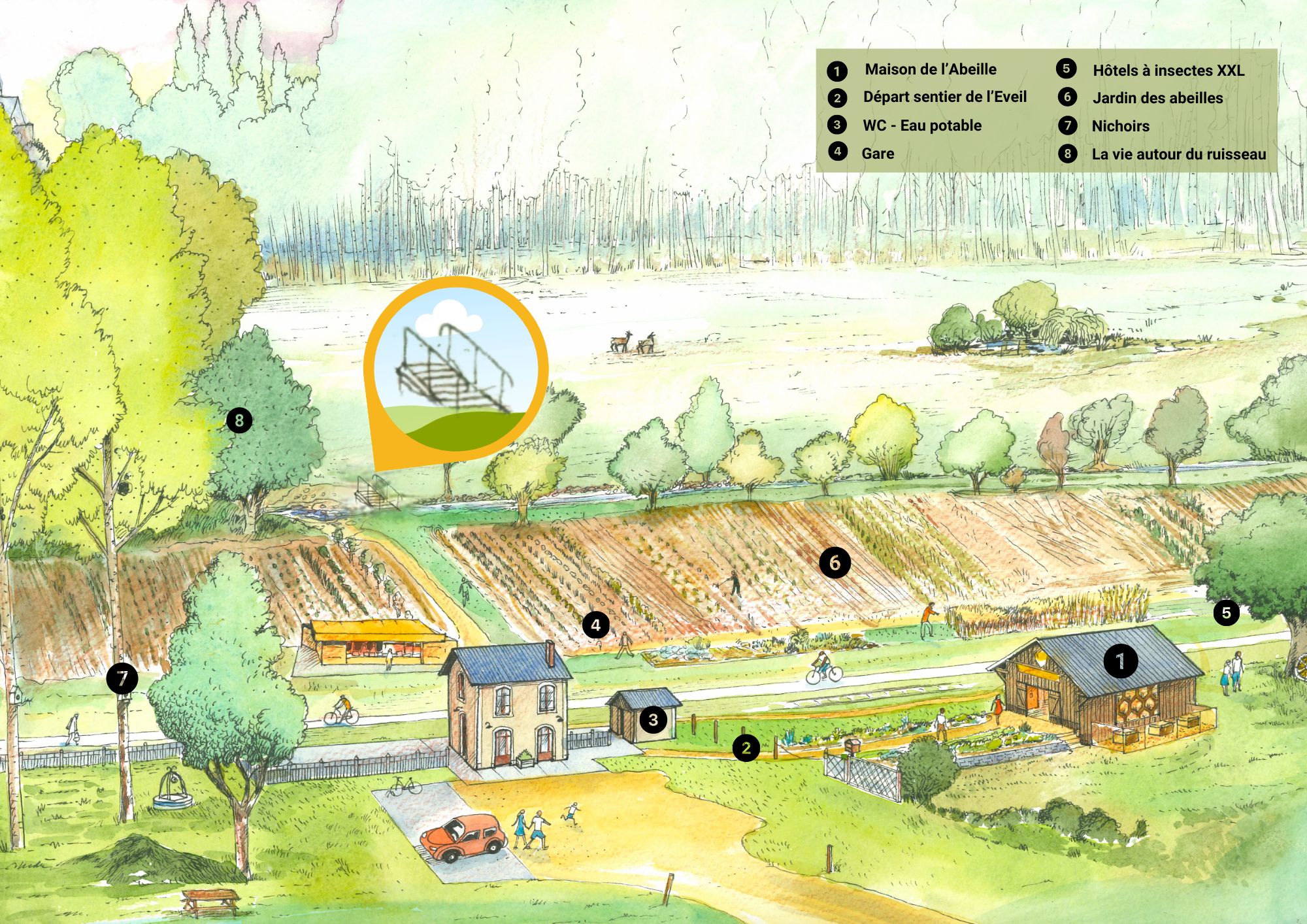
Task: Select map marker 1 on the barn roof
Action: point(1121,661)
